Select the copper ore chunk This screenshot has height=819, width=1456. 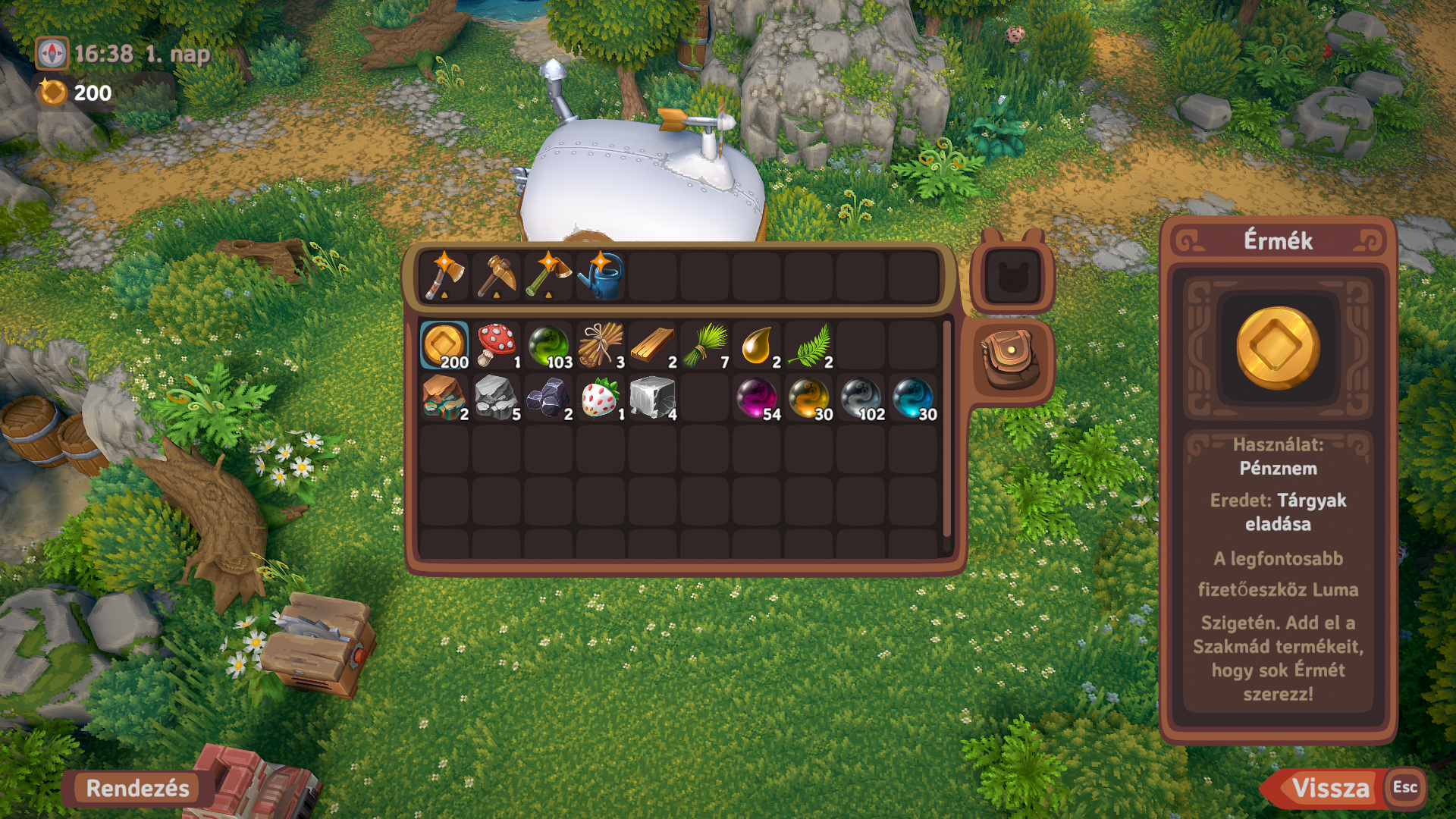(445, 397)
